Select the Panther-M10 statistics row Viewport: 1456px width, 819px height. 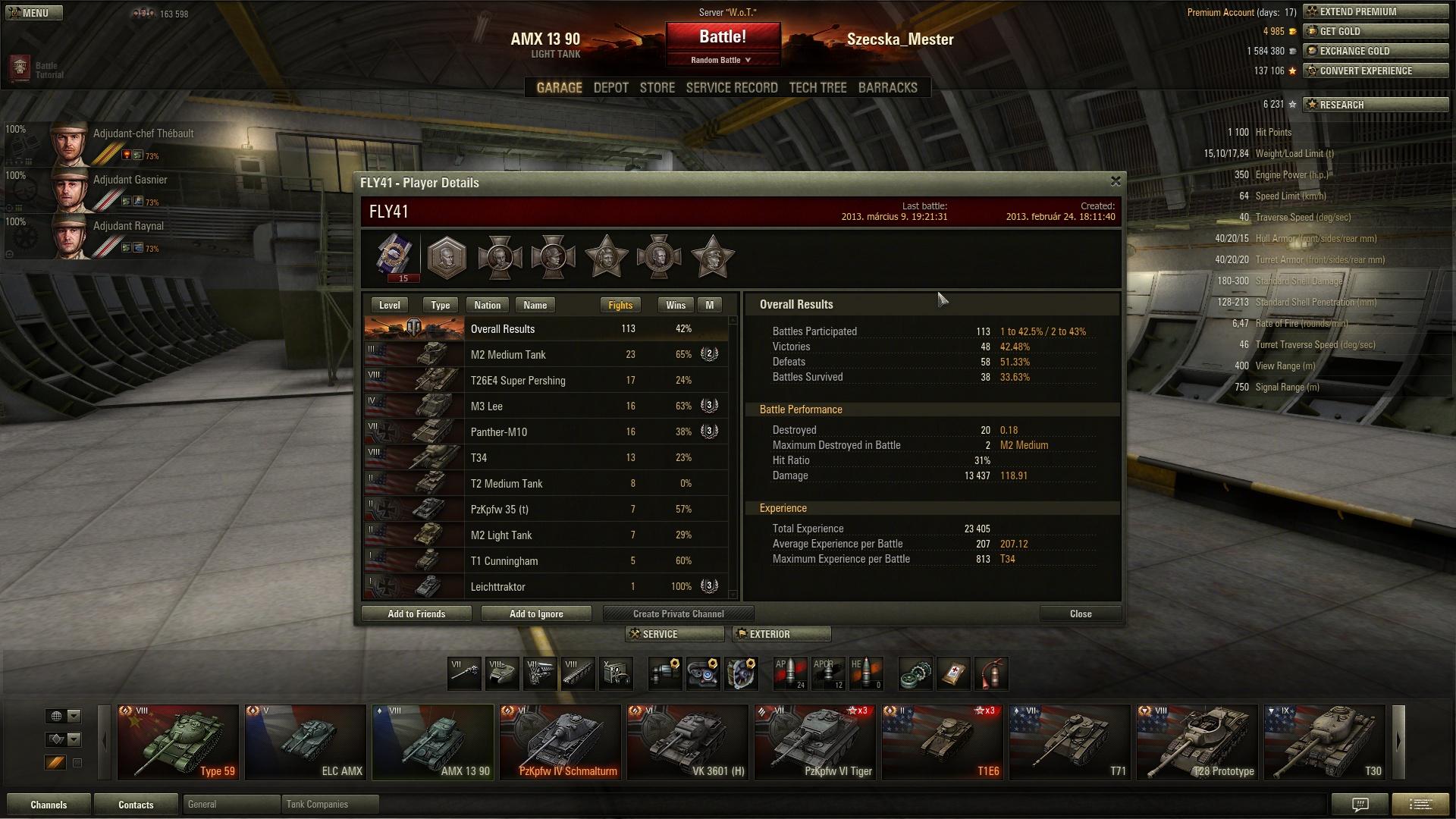[546, 432]
